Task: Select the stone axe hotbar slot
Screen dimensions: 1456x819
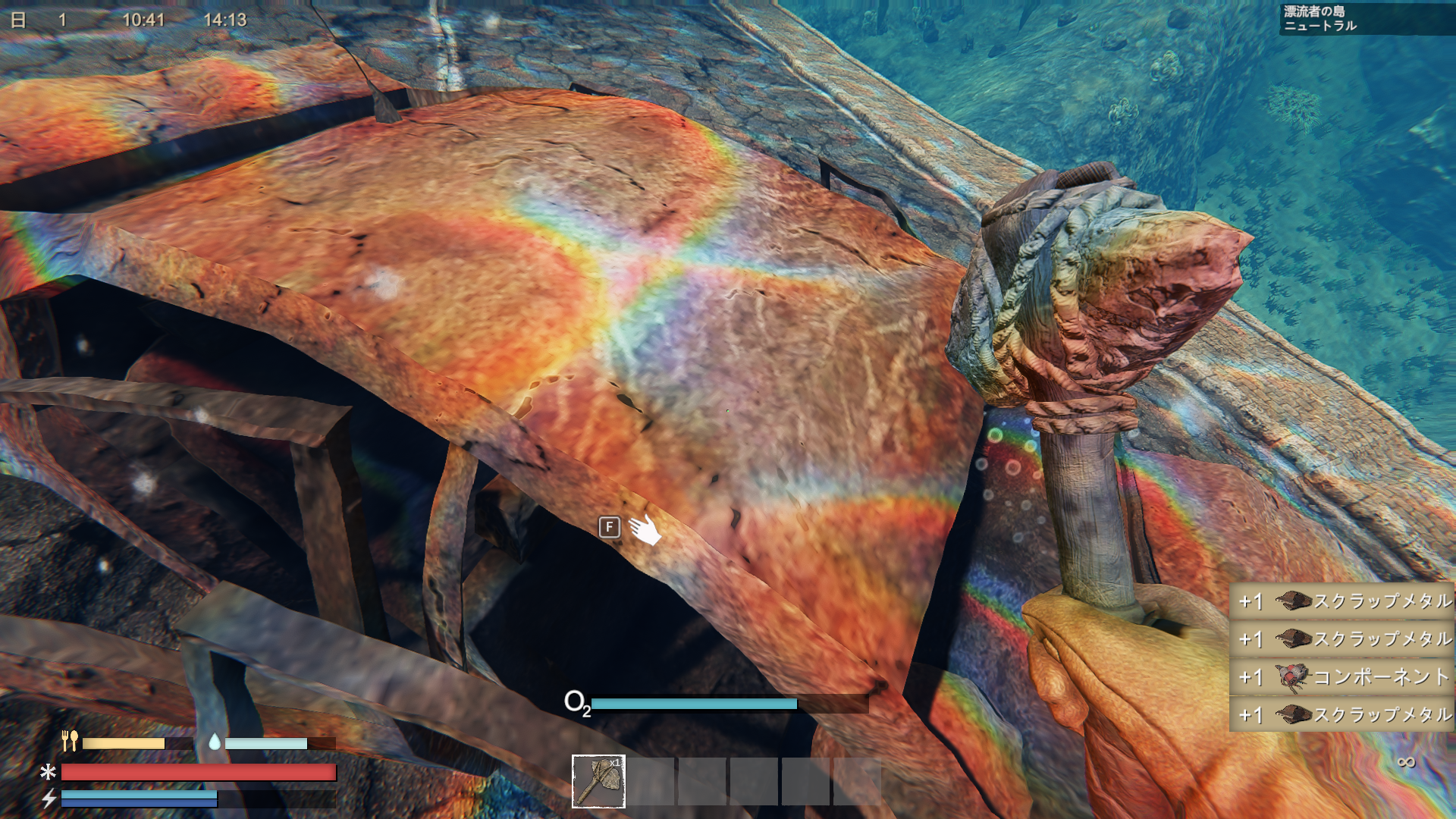Action: [x=598, y=781]
